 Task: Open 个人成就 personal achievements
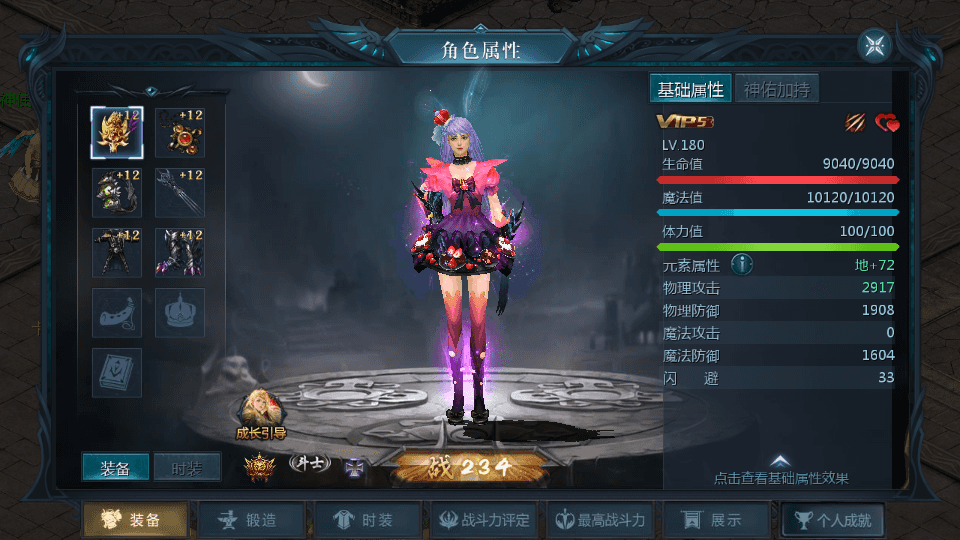832,520
